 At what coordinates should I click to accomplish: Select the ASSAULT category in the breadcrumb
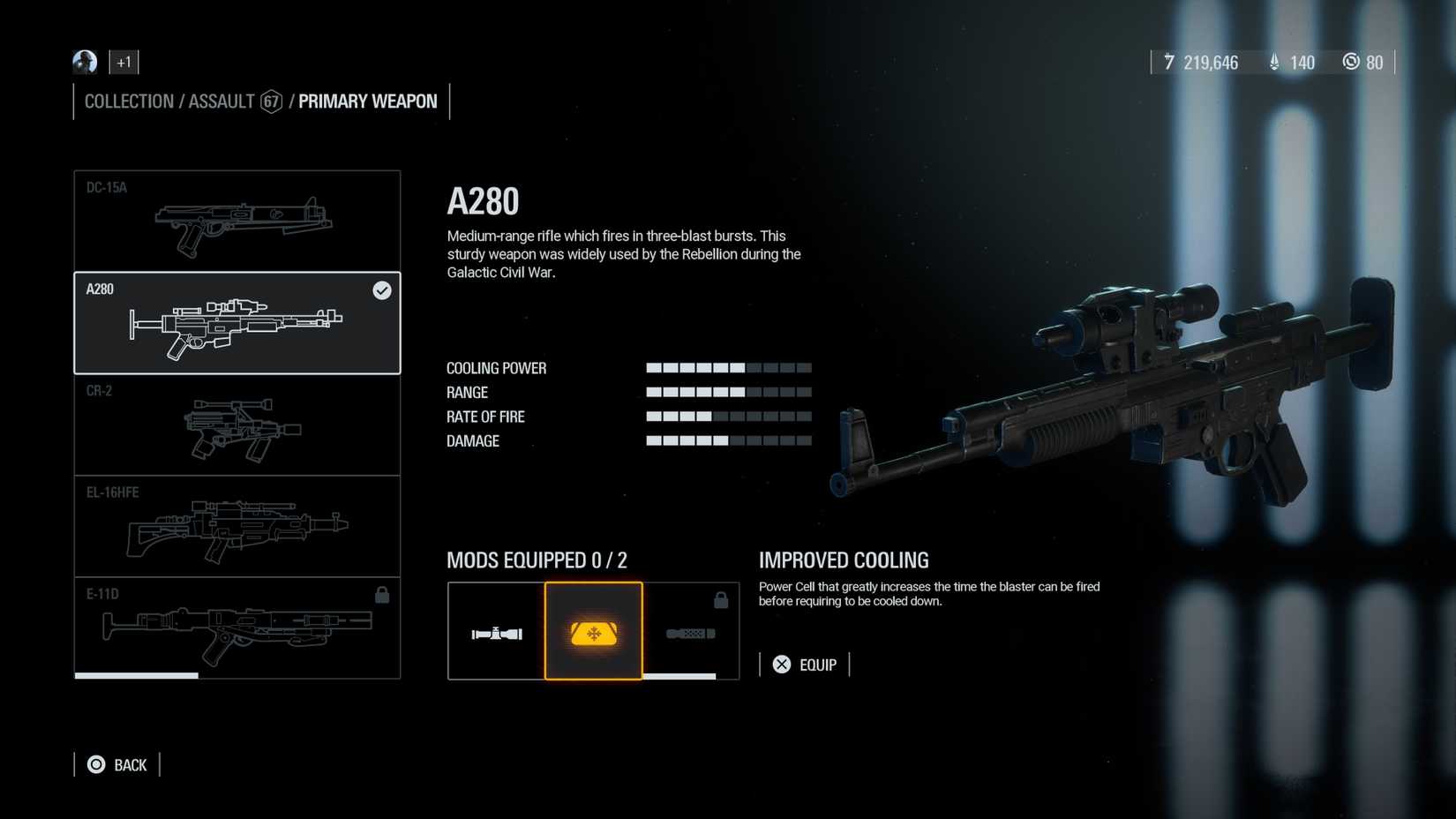pos(219,101)
